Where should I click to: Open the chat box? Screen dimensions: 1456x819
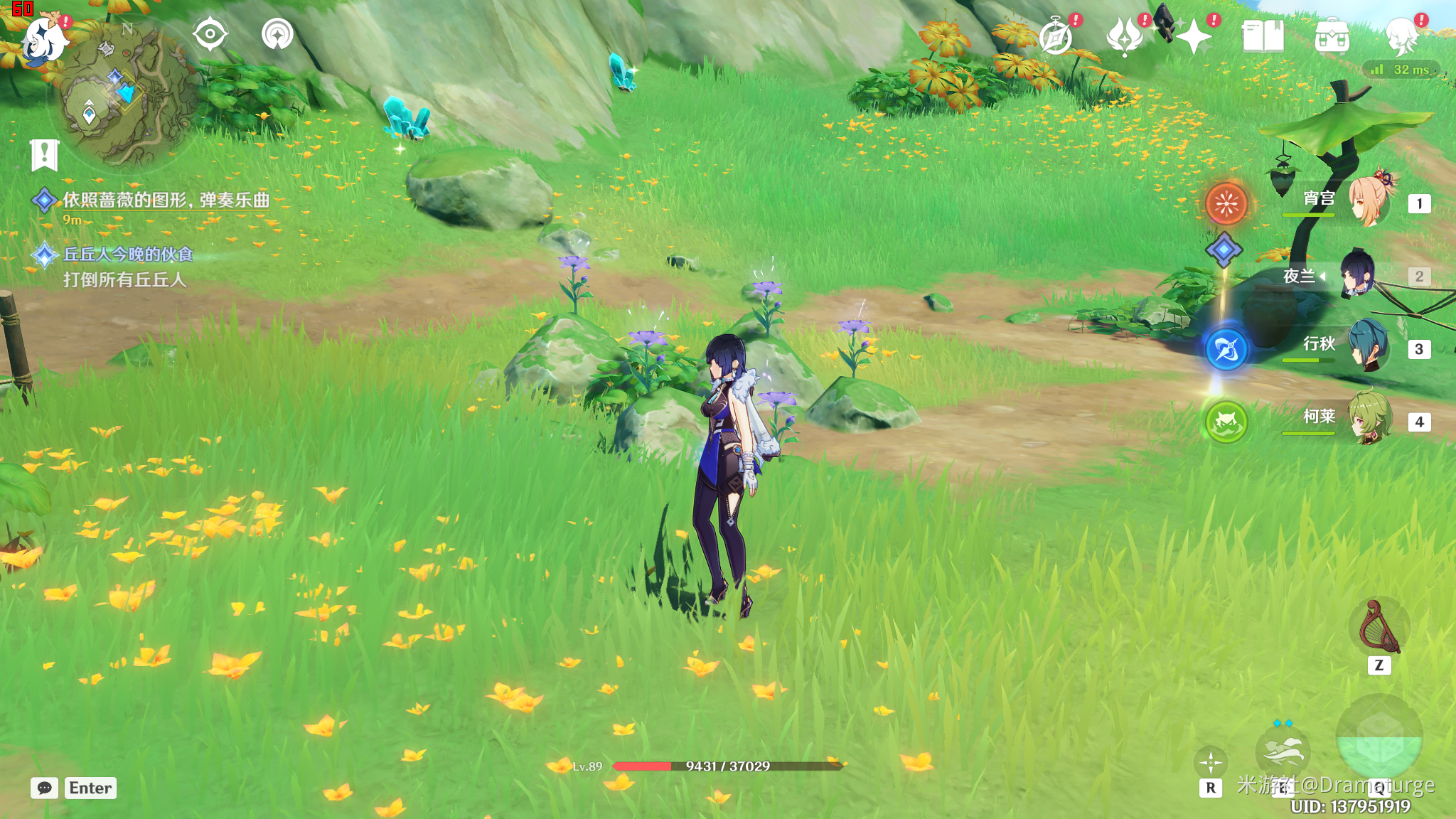(x=44, y=788)
